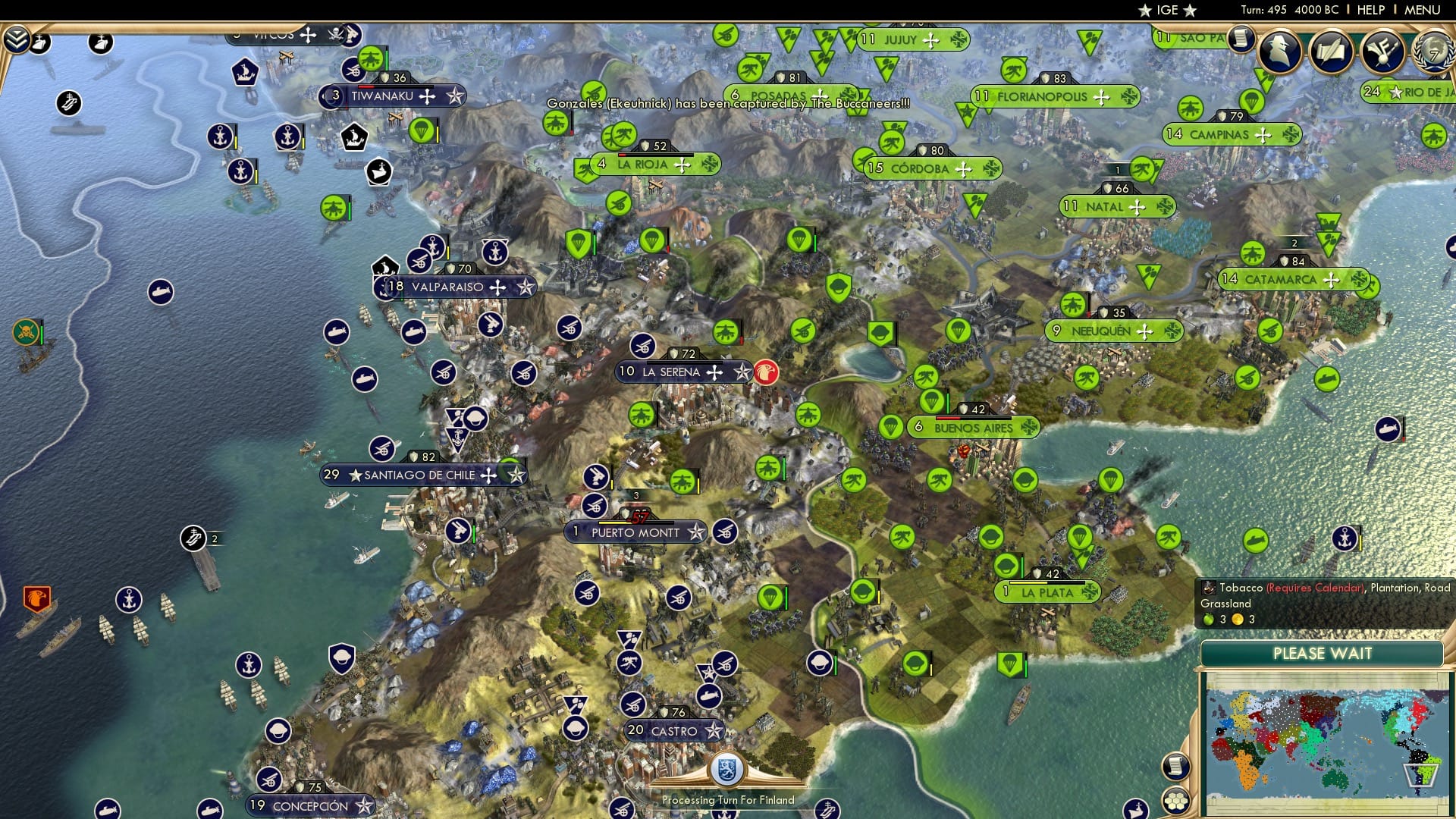Screen dimensions: 1456x819
Task: Select the skull-and-crossbones icon in the ocean
Action: 26,331
